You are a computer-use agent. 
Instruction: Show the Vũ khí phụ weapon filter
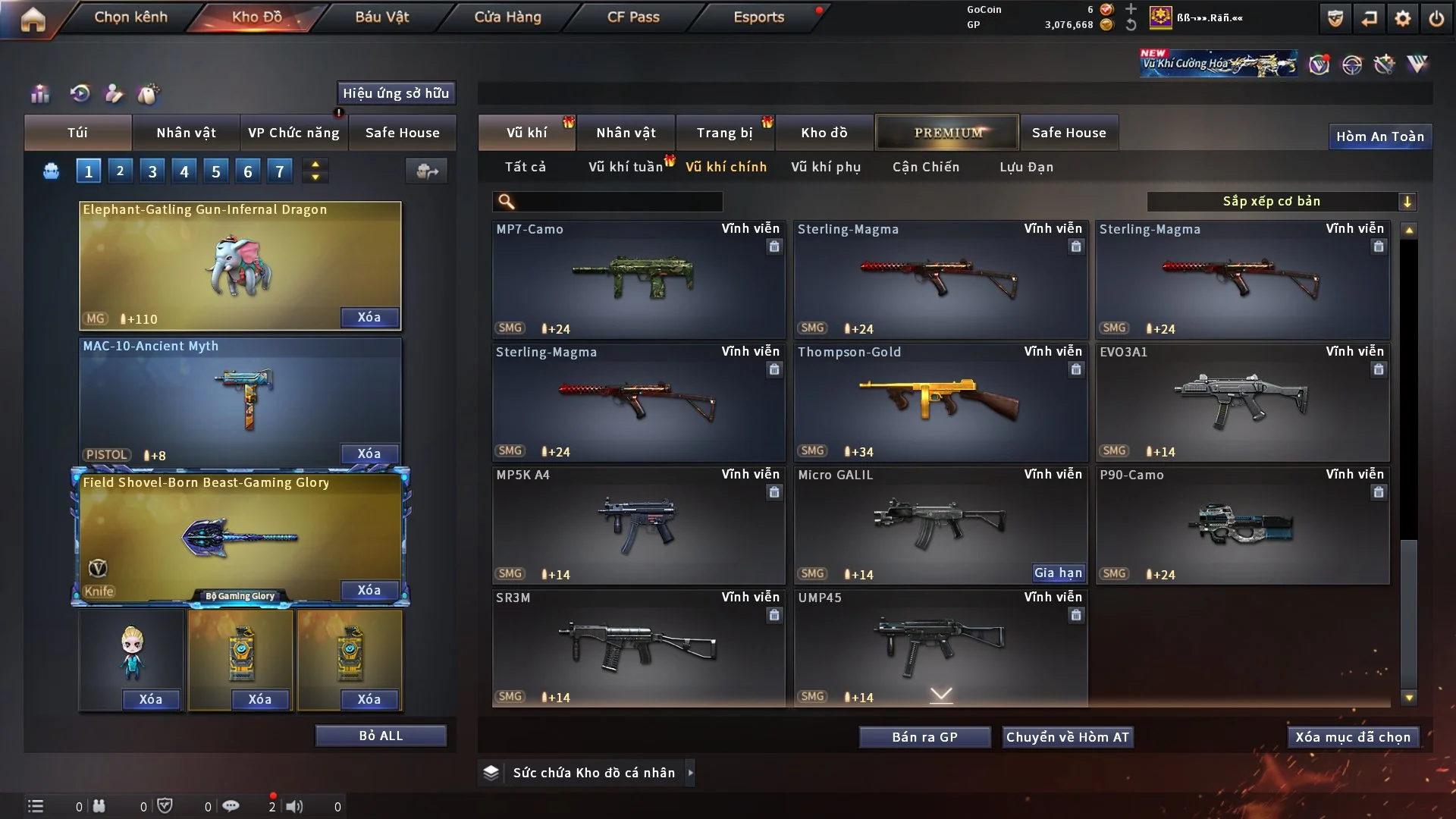click(825, 167)
